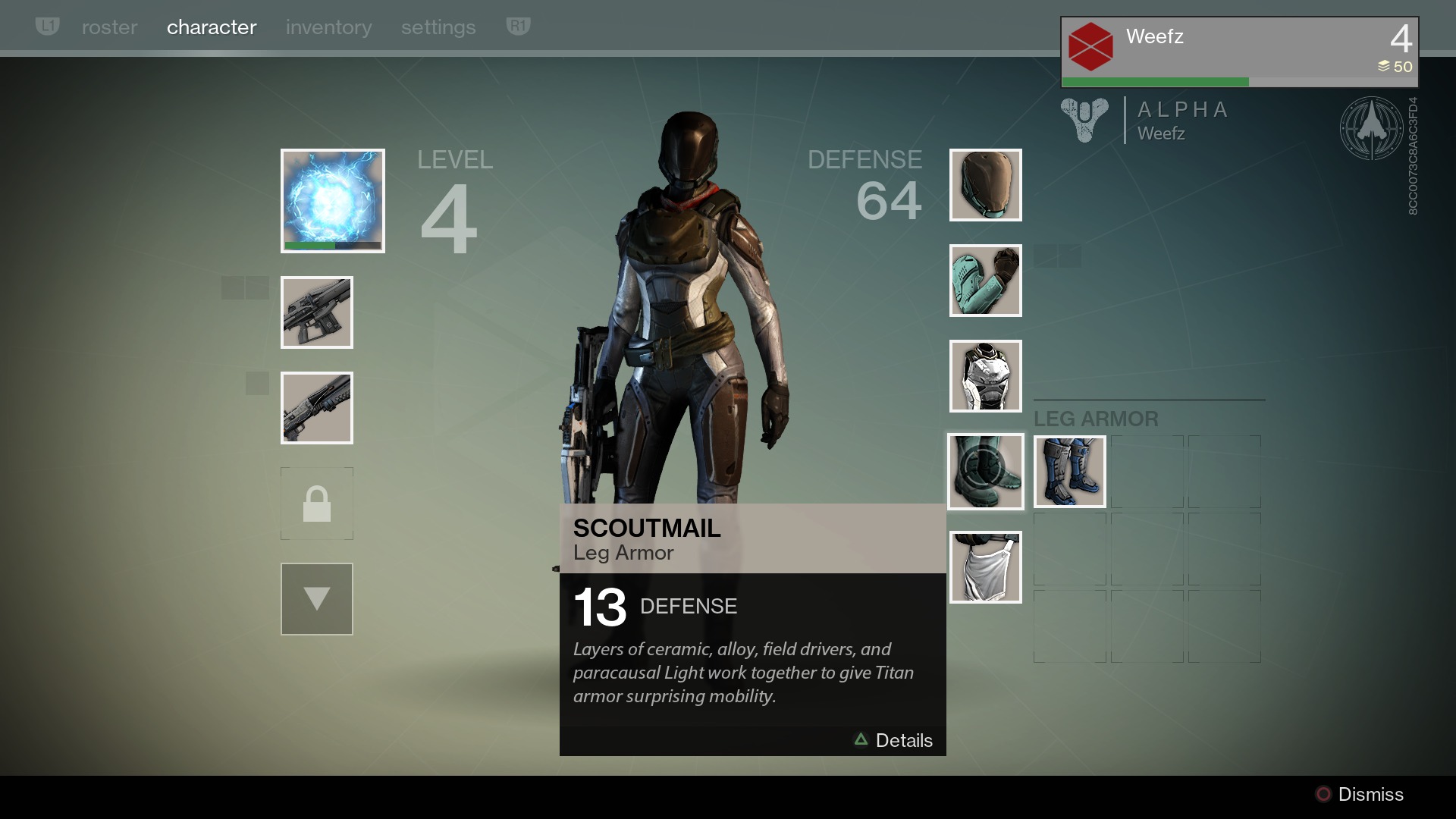The height and width of the screenshot is (819, 1456).
Task: Open the character tab
Action: pyautogui.click(x=212, y=27)
